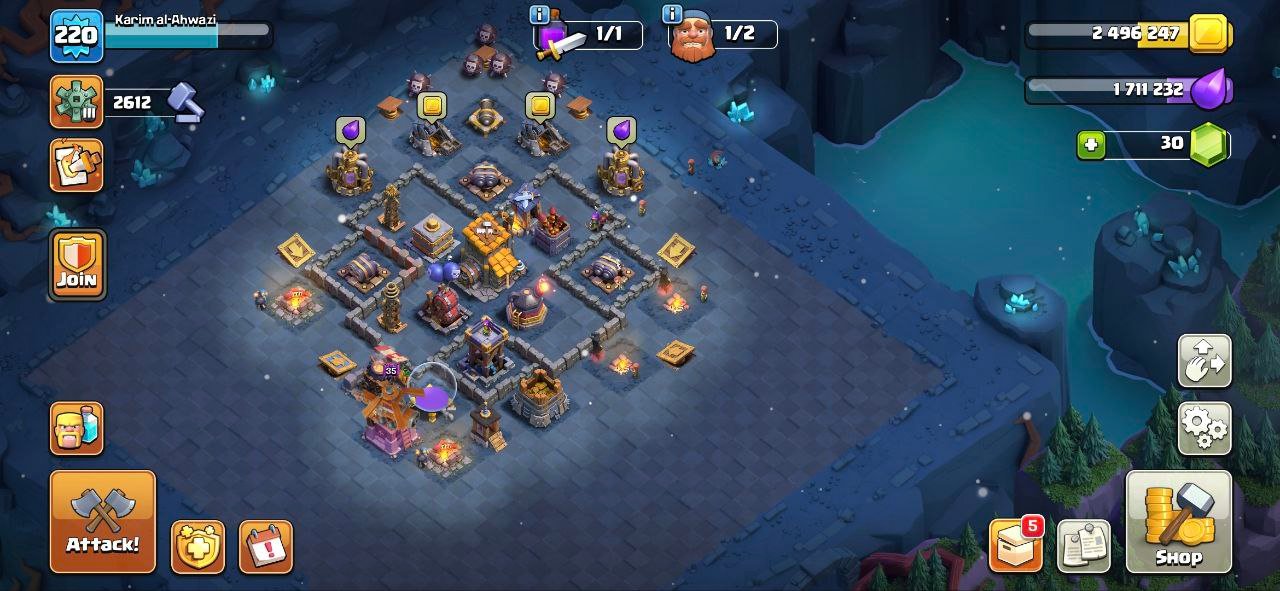Show info for the 1/2 builders
Image resolution: width=1280 pixels, height=591 pixels.
pyautogui.click(x=672, y=15)
